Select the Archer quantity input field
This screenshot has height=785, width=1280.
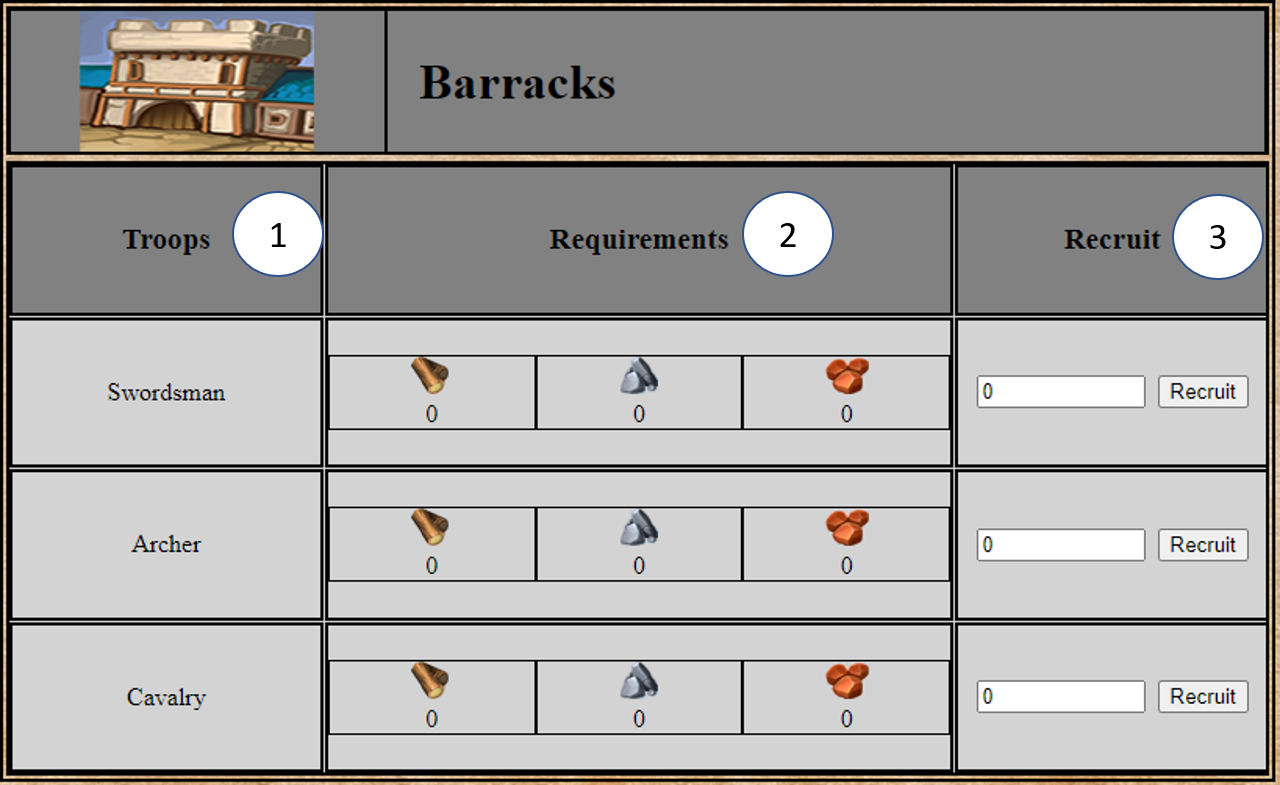pyautogui.click(x=1060, y=544)
